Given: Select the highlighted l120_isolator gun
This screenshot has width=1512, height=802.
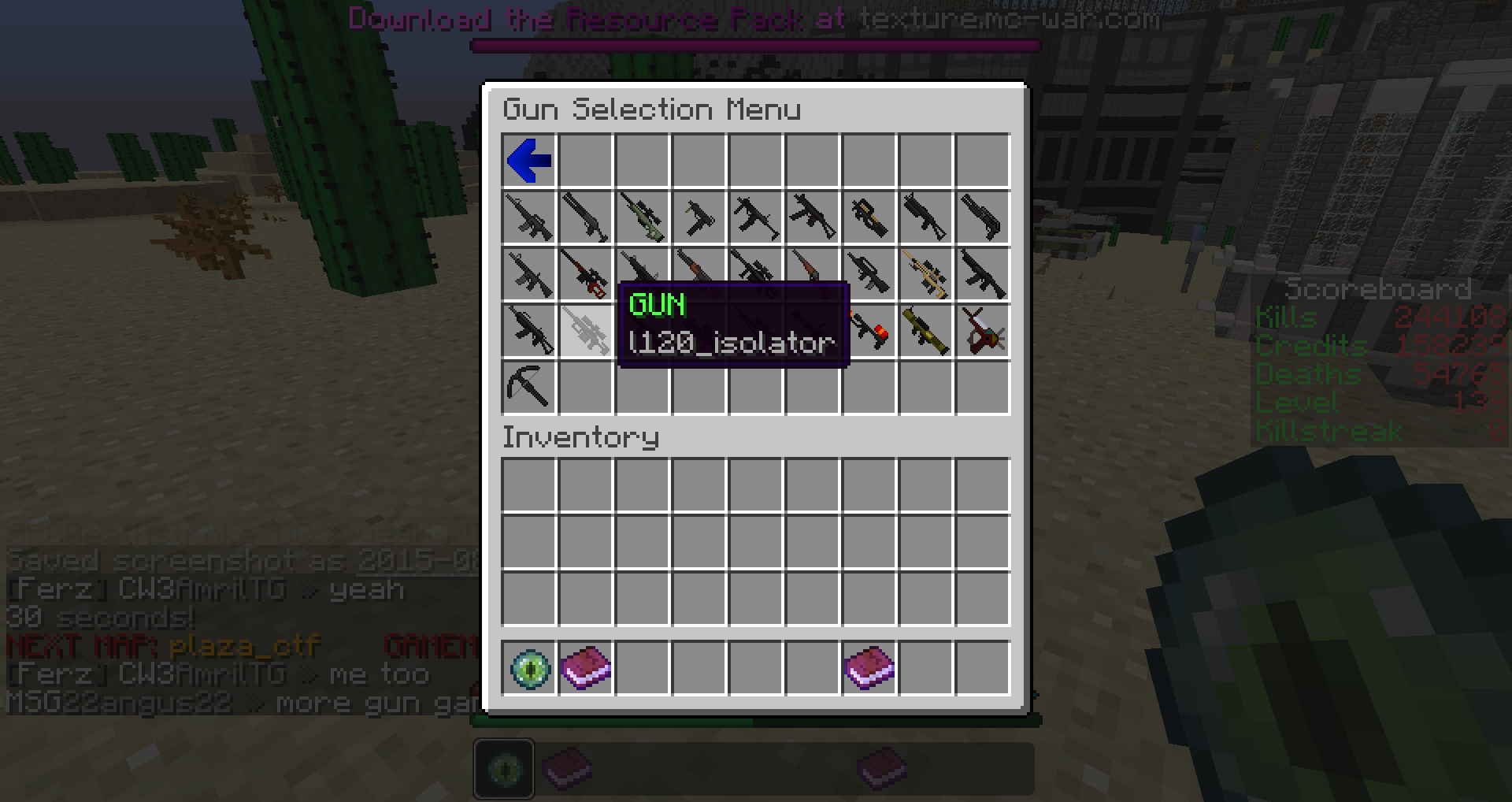Looking at the screenshot, I should [x=586, y=331].
